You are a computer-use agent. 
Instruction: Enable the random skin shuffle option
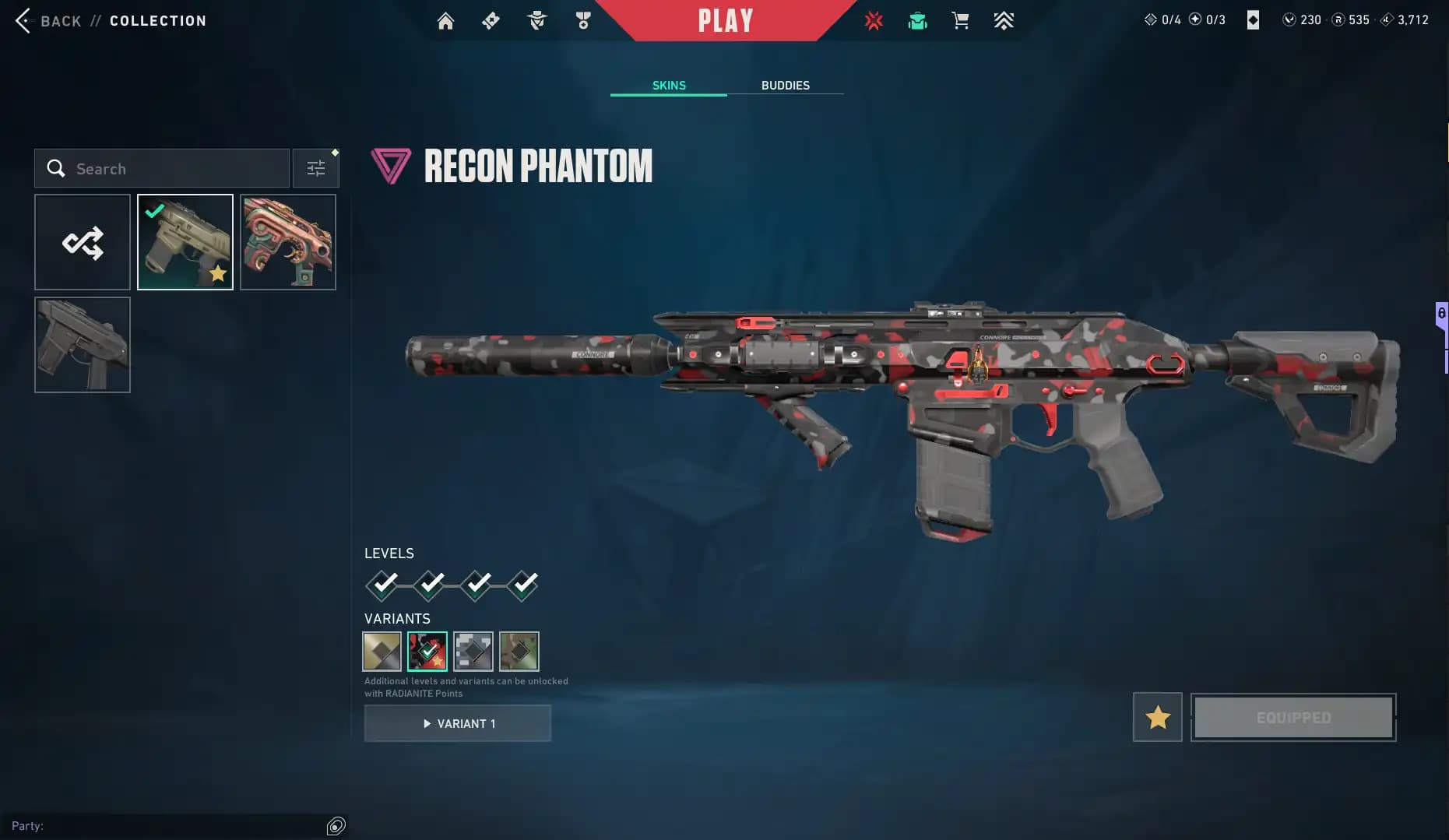coord(82,241)
